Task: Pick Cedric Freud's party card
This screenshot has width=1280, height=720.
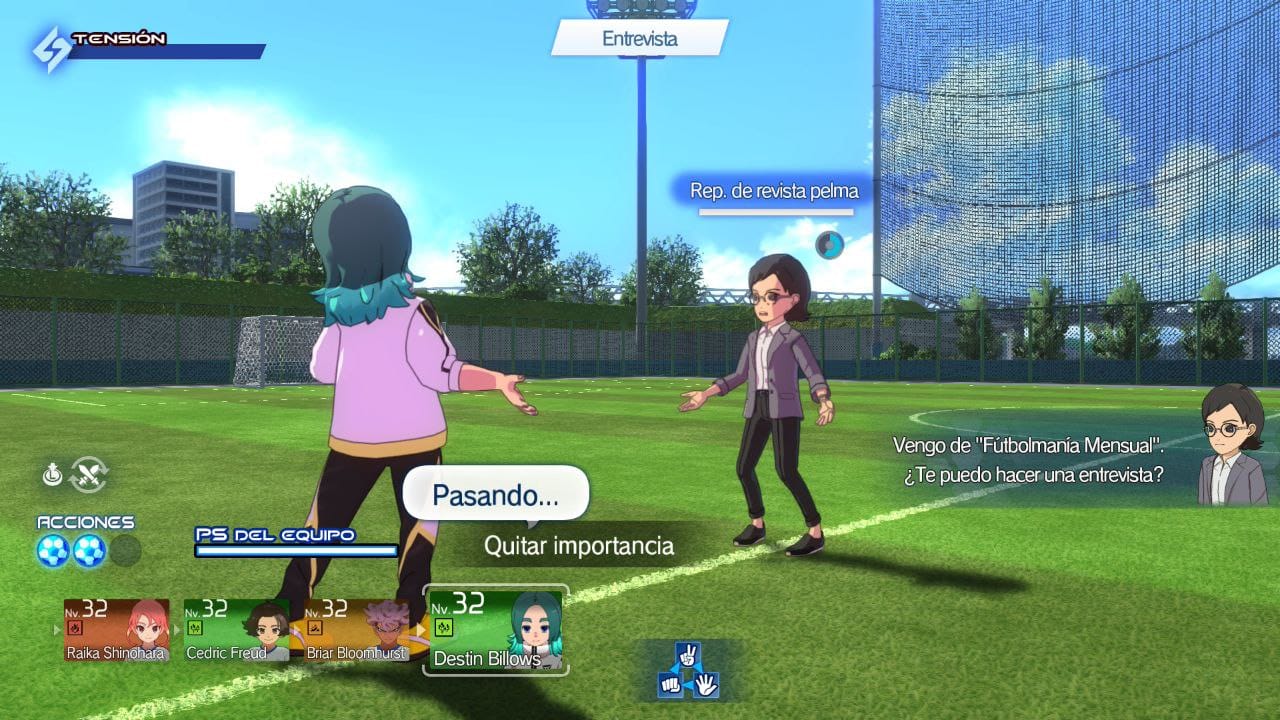Action: point(236,630)
